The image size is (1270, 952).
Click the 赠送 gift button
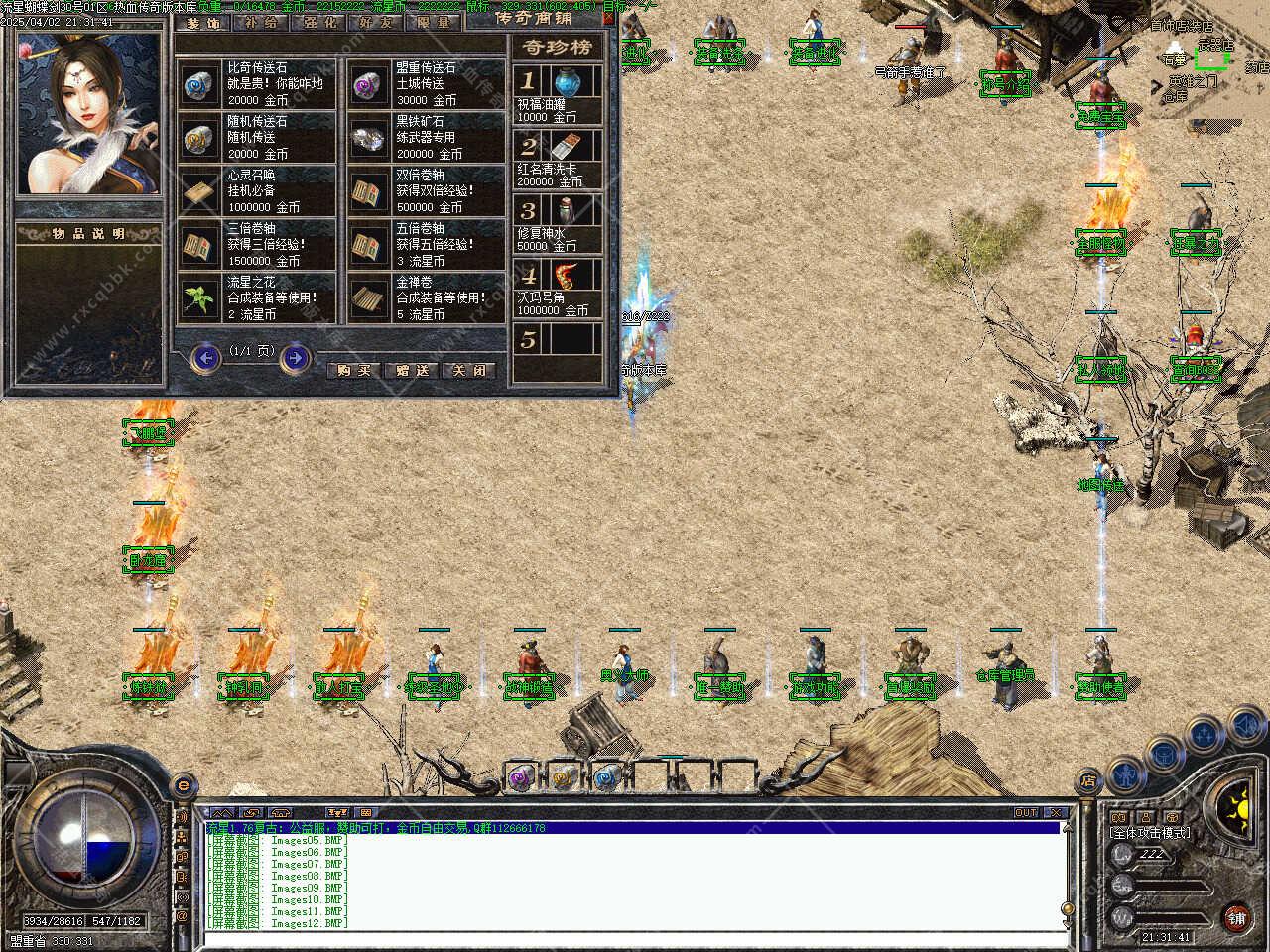(411, 370)
